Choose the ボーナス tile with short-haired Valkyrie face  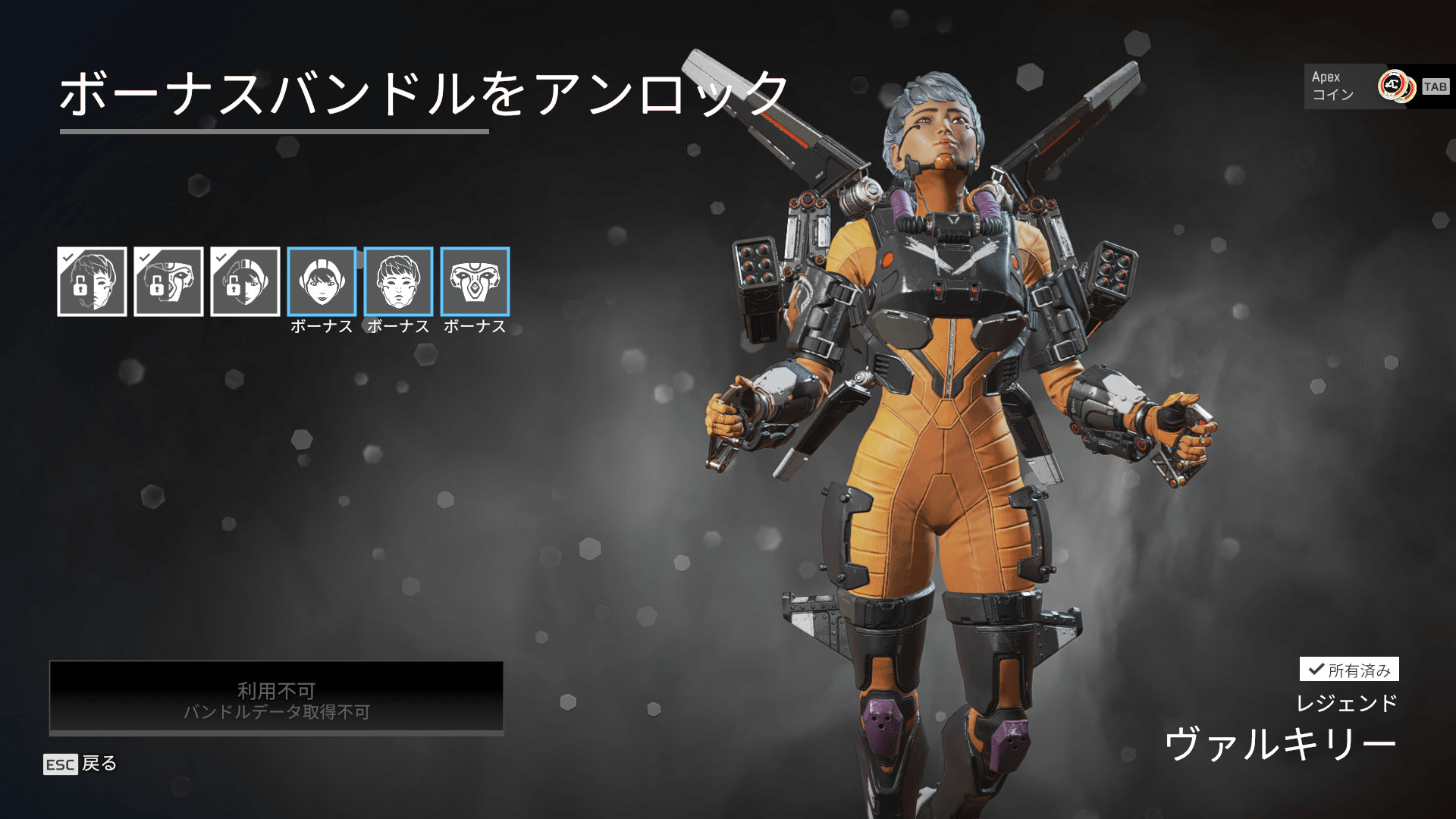click(398, 281)
